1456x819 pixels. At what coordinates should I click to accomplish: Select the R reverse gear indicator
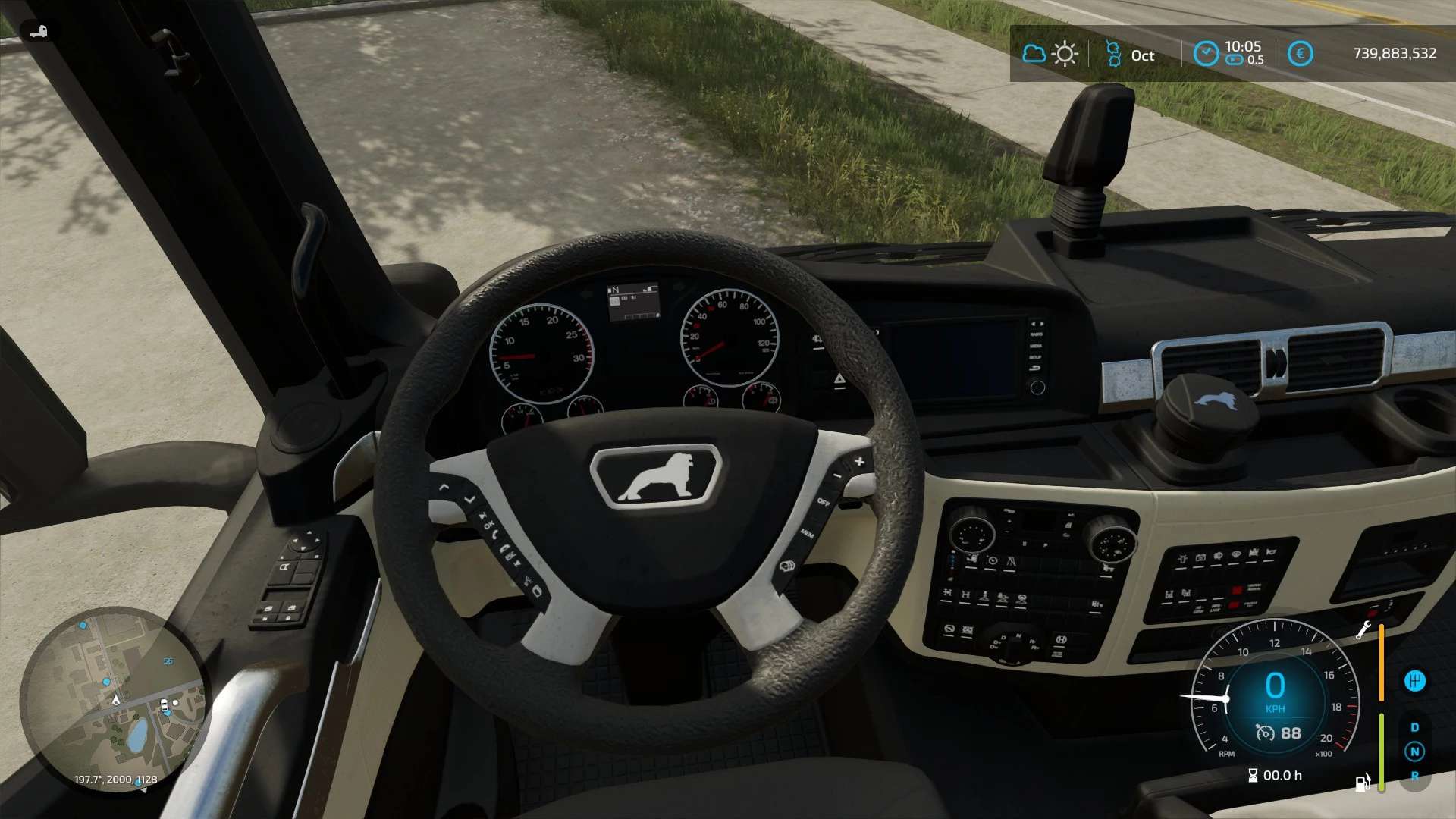tap(1414, 776)
